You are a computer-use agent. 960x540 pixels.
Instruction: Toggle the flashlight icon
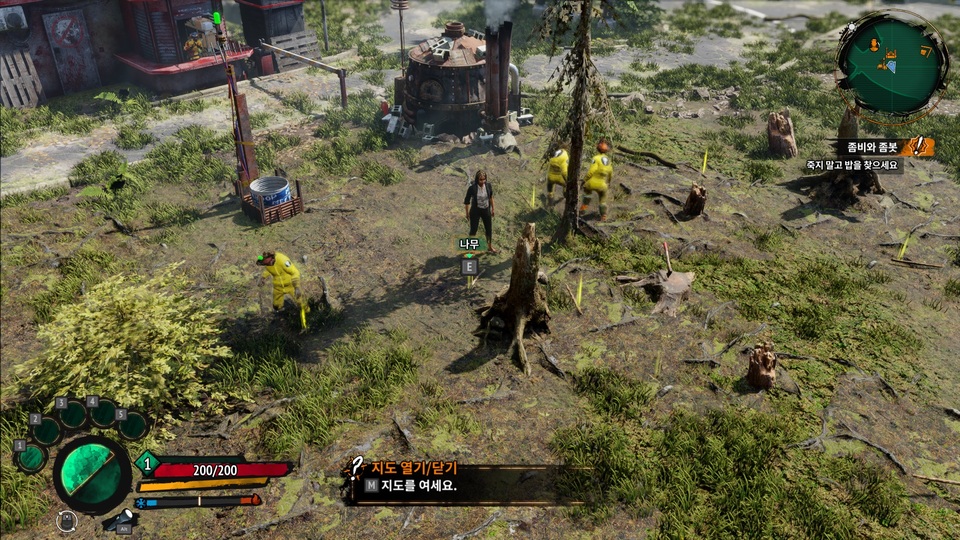[x=121, y=519]
